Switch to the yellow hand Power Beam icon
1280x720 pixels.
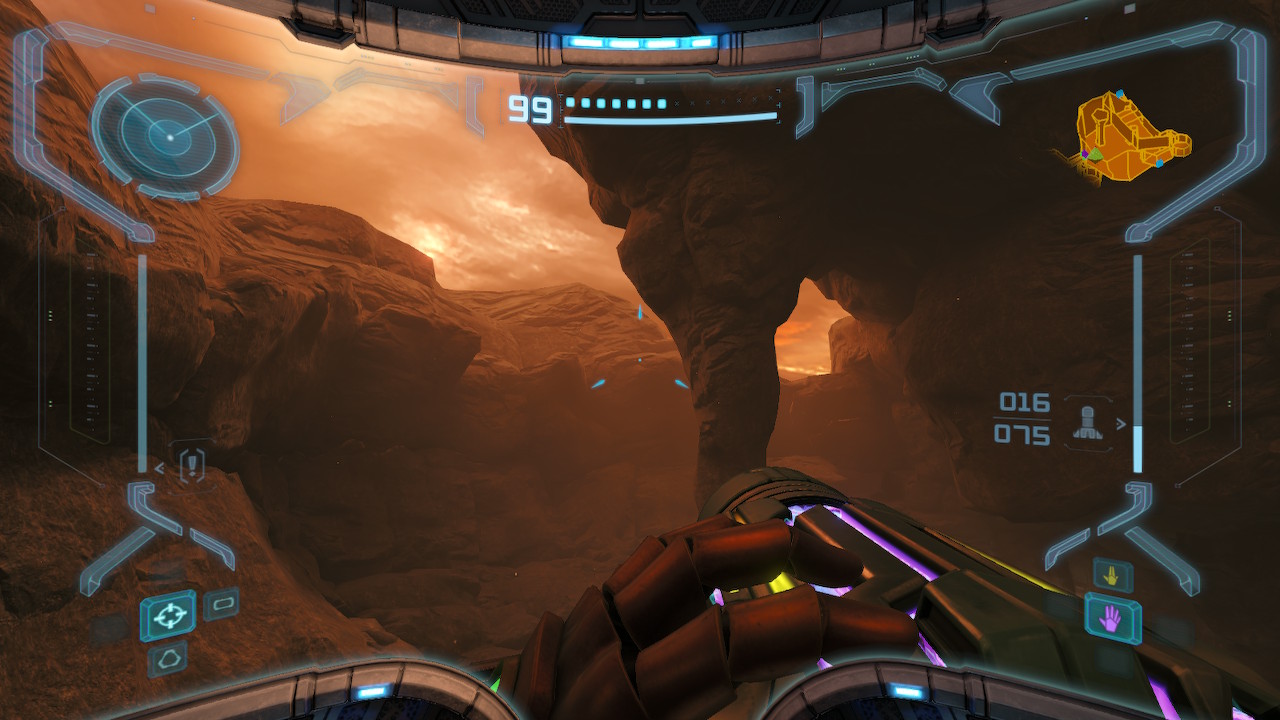1112,574
